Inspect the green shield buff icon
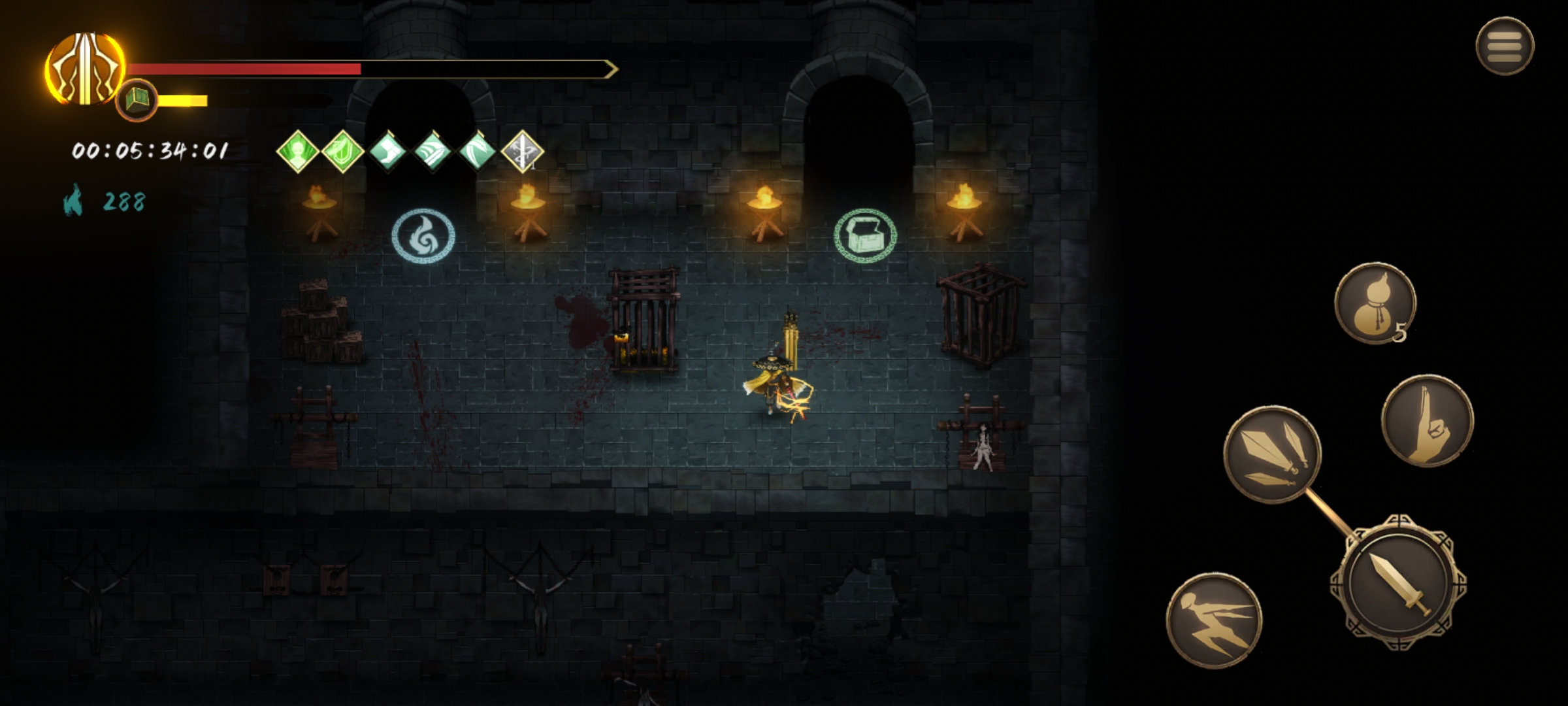1568x706 pixels. (342, 152)
